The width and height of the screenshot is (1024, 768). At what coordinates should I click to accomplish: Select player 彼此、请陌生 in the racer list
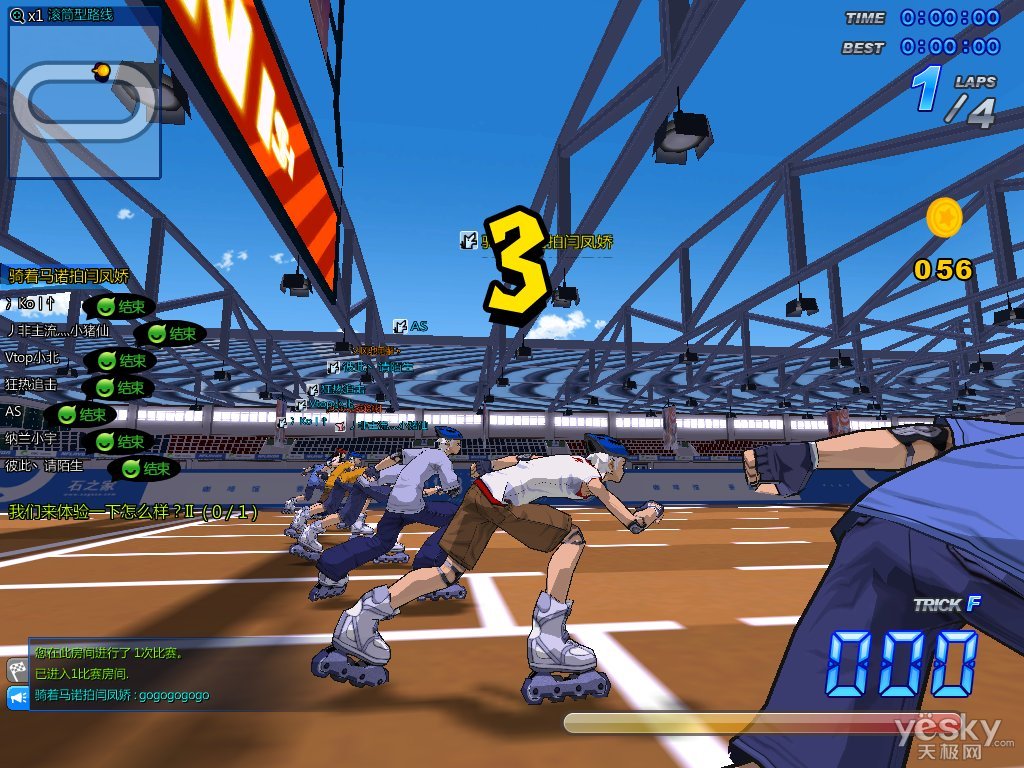[45, 465]
